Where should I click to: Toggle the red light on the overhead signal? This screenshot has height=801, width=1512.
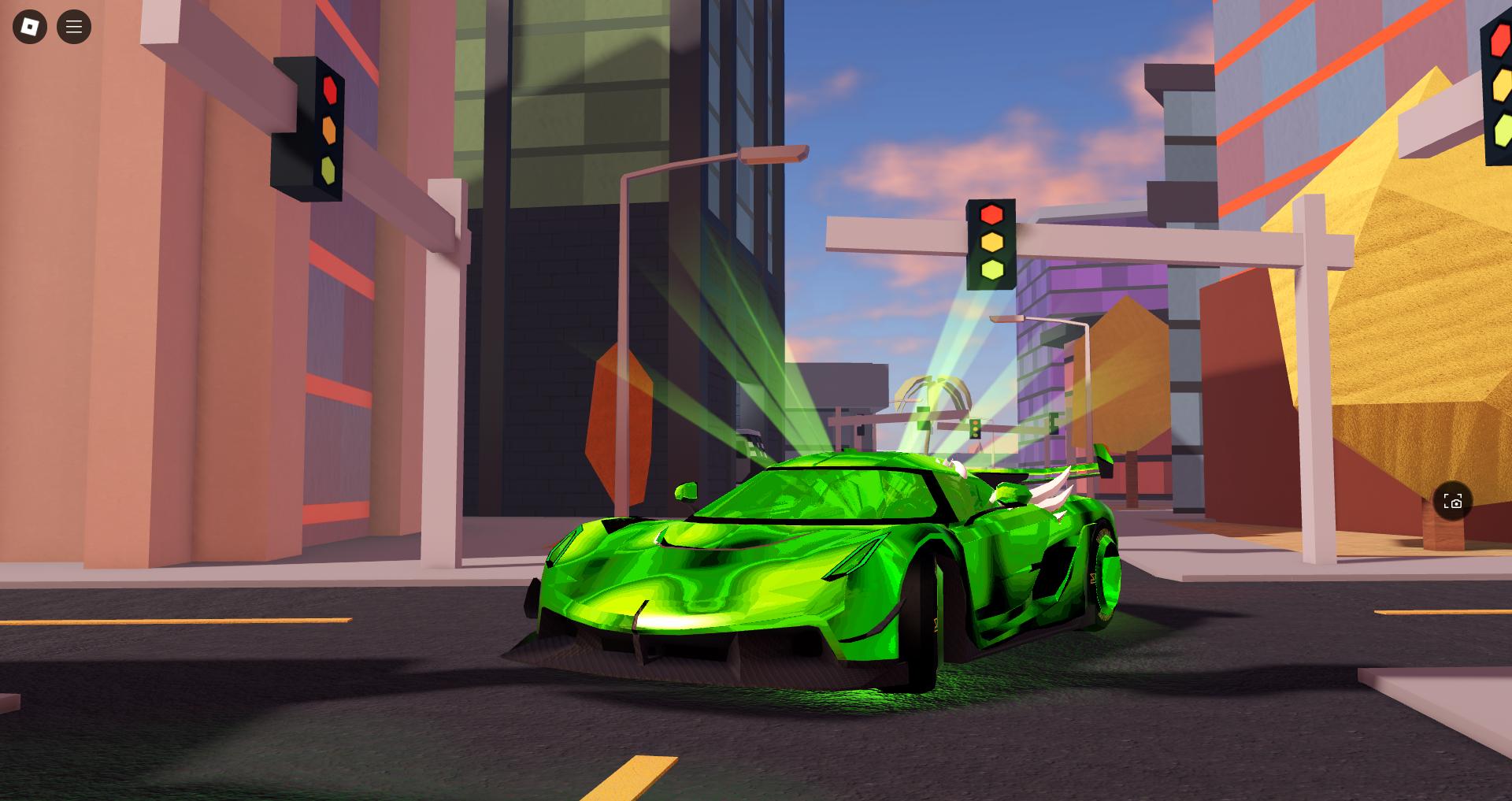point(989,213)
